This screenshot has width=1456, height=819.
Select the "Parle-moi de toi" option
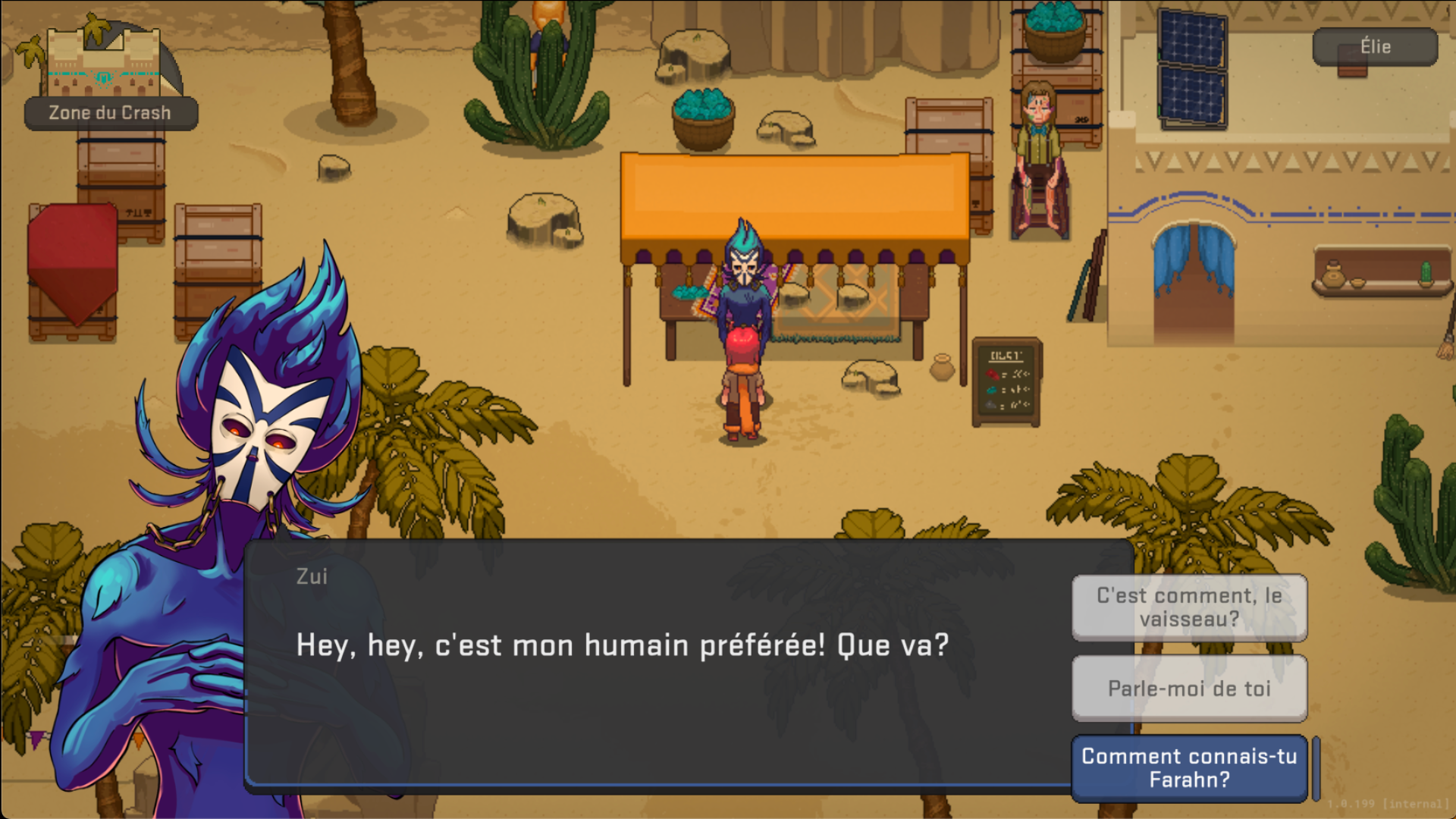(1188, 689)
